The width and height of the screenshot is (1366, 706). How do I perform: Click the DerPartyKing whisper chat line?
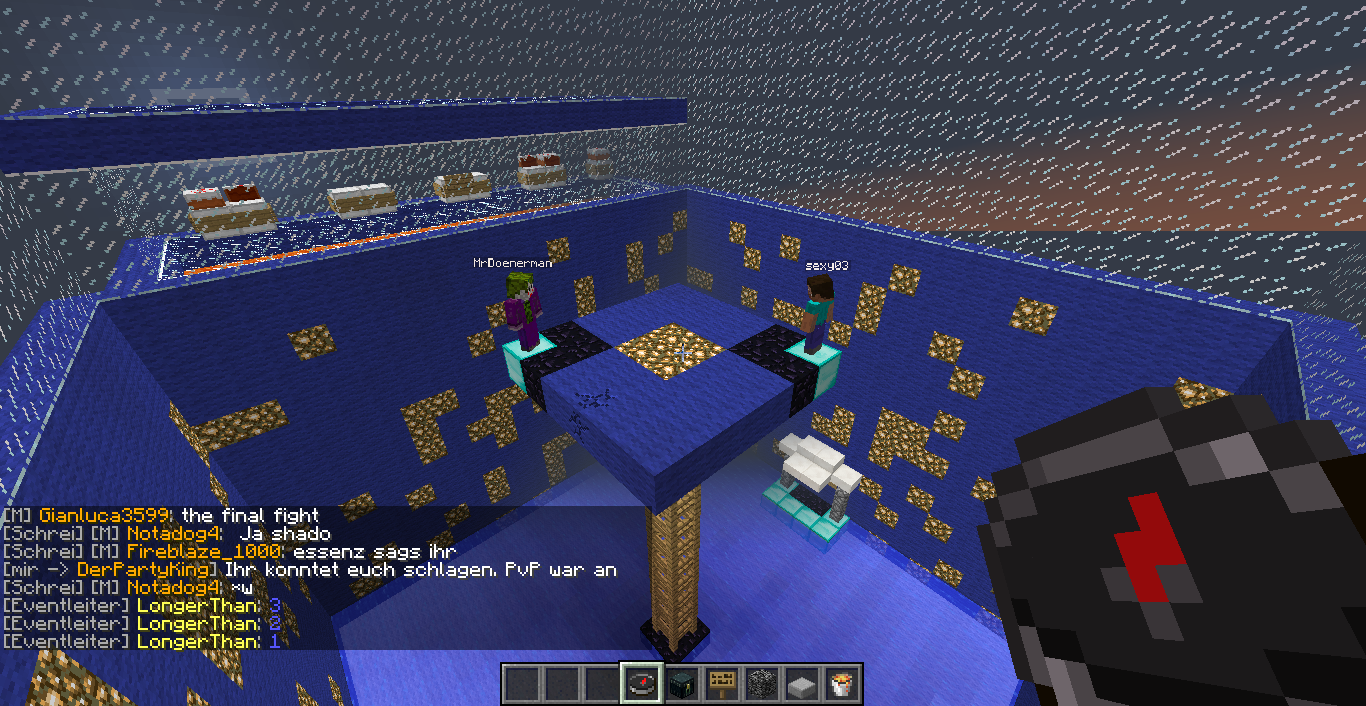[x=310, y=570]
